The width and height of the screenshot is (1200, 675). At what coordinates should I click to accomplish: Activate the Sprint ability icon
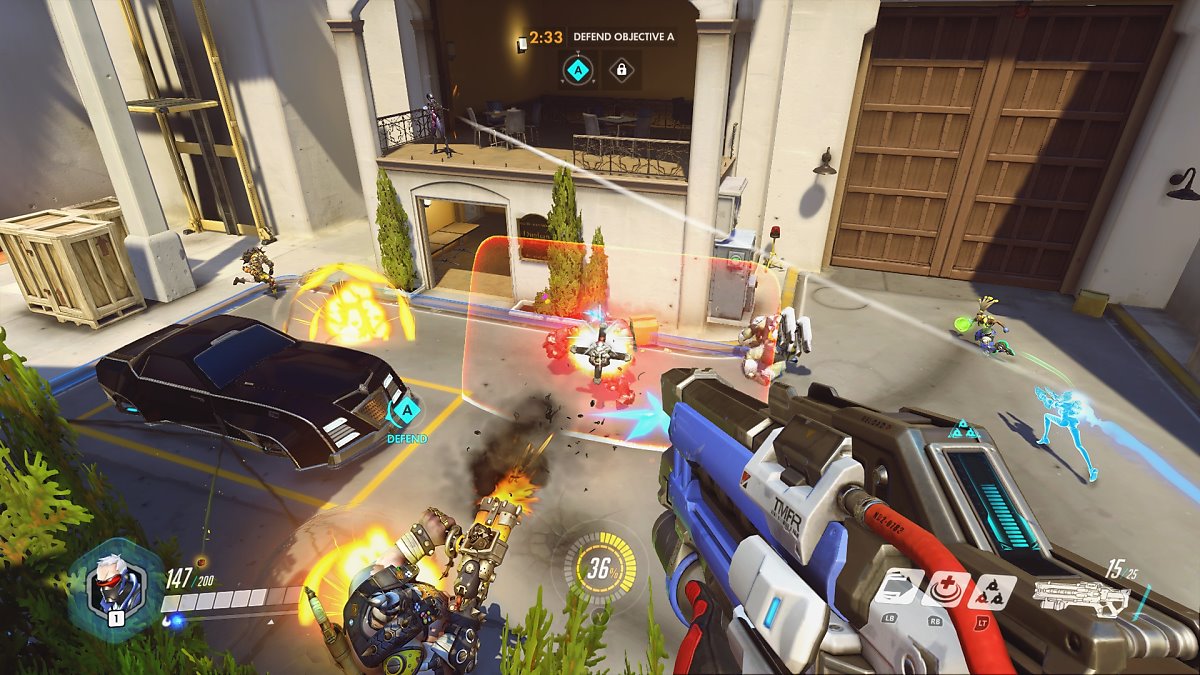click(899, 588)
